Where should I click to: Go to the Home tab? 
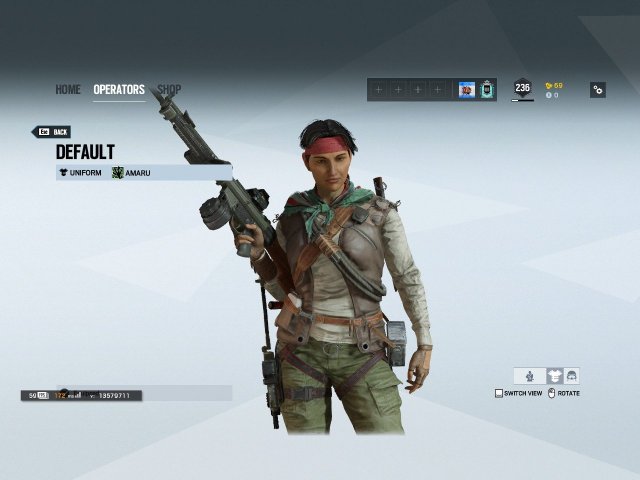click(x=68, y=90)
